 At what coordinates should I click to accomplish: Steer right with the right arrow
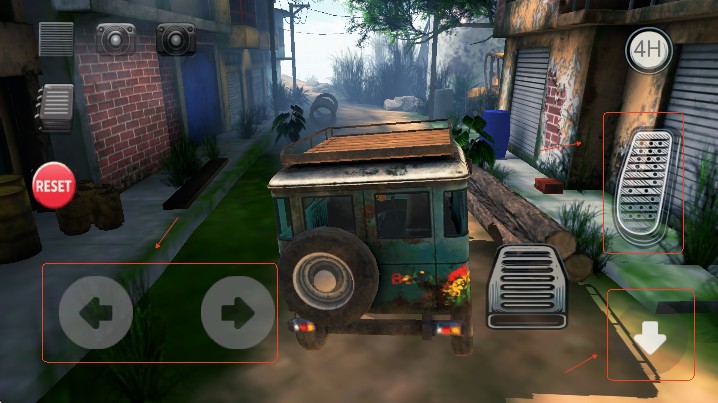point(237,312)
